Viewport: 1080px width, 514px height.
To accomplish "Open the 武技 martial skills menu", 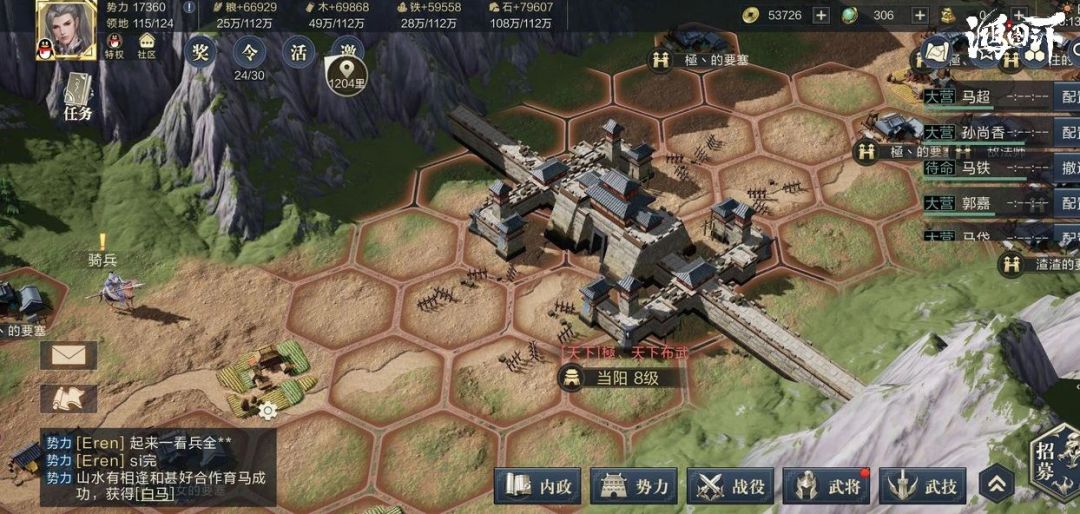I will (924, 487).
